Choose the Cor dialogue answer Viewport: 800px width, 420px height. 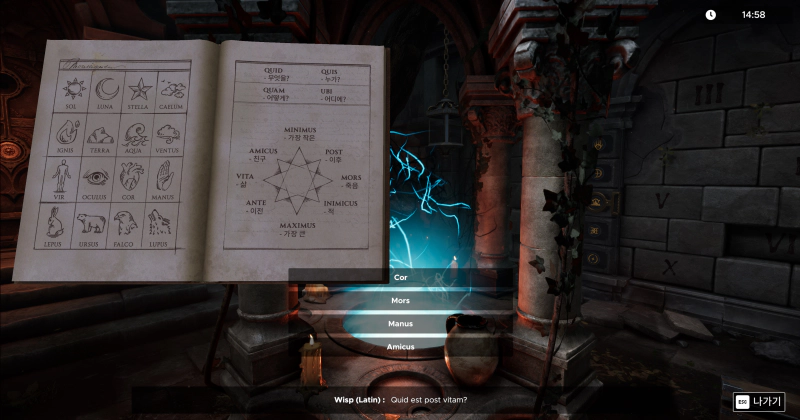(x=400, y=277)
